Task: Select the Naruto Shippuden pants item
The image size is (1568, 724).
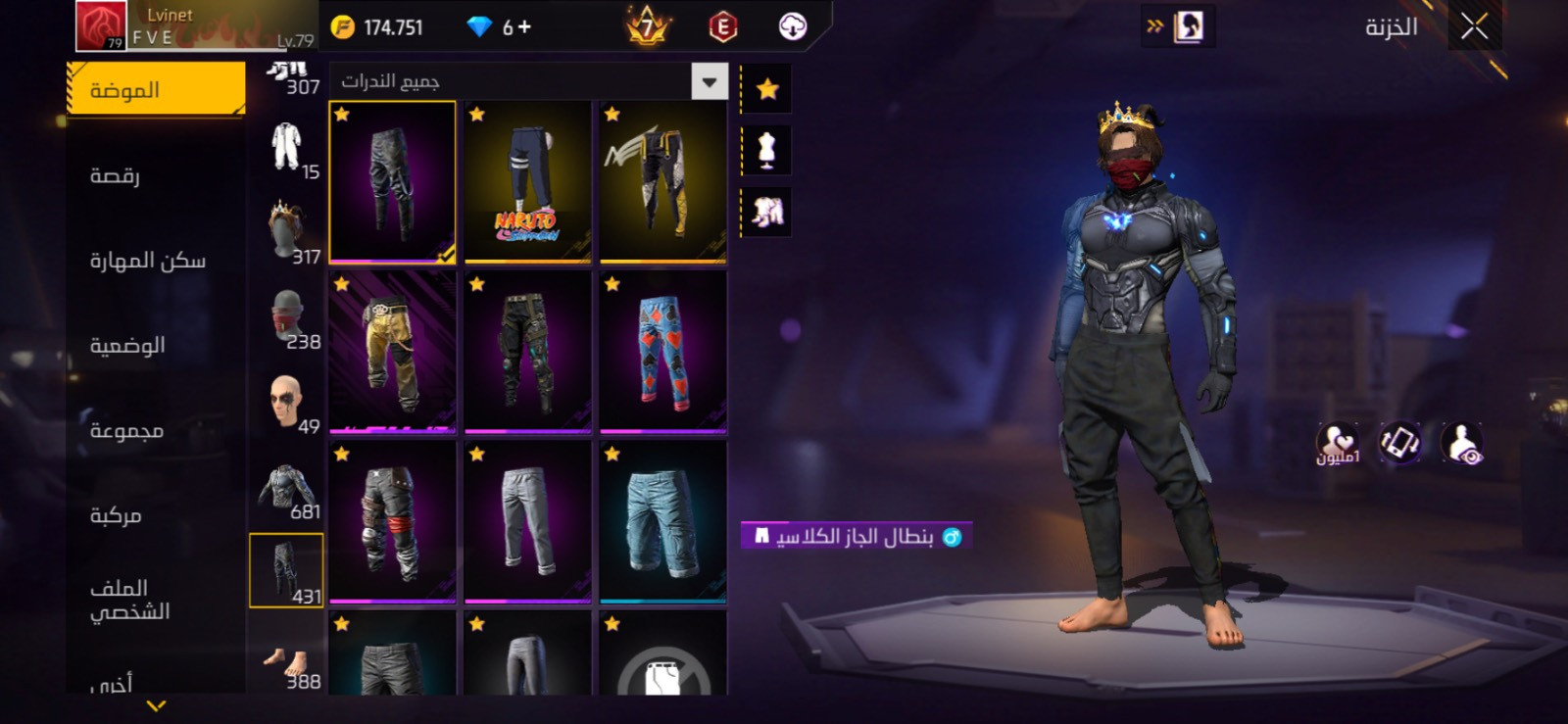Action: (528, 182)
